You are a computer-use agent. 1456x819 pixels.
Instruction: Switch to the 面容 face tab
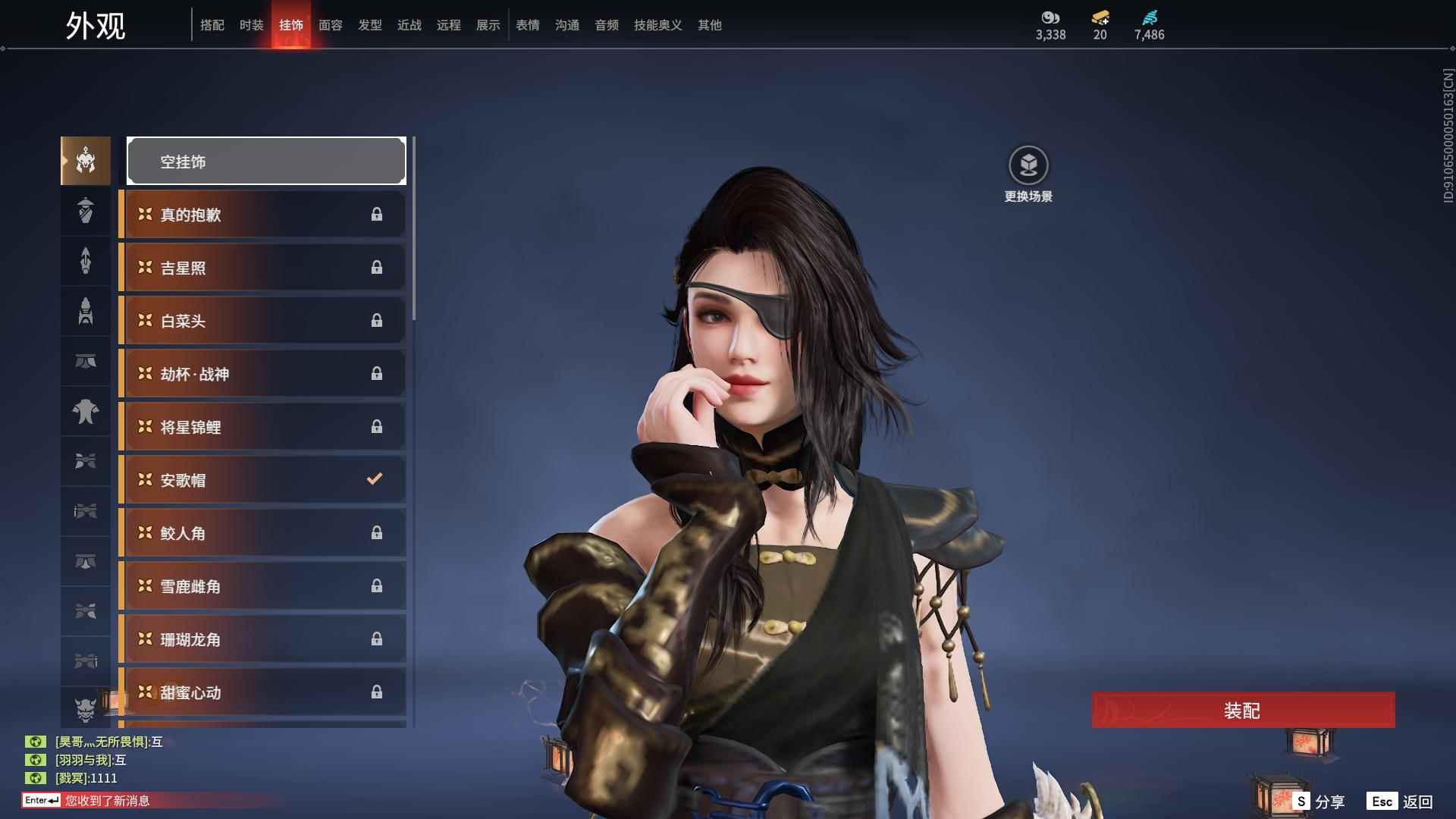331,25
